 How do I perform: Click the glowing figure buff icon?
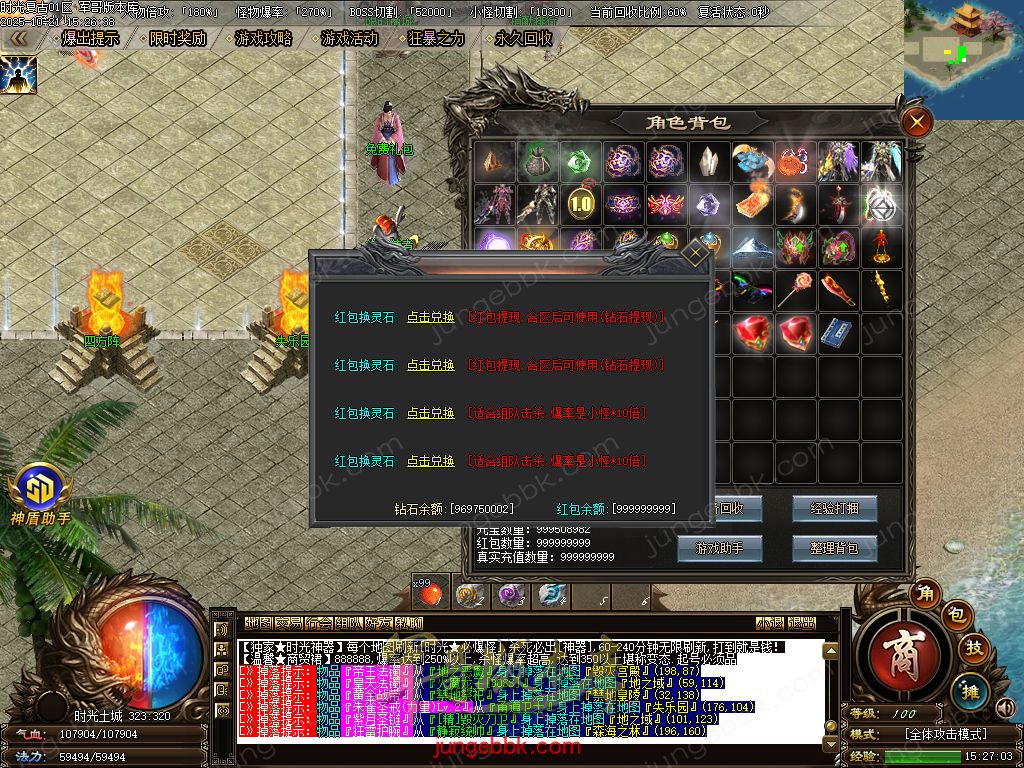(x=18, y=74)
